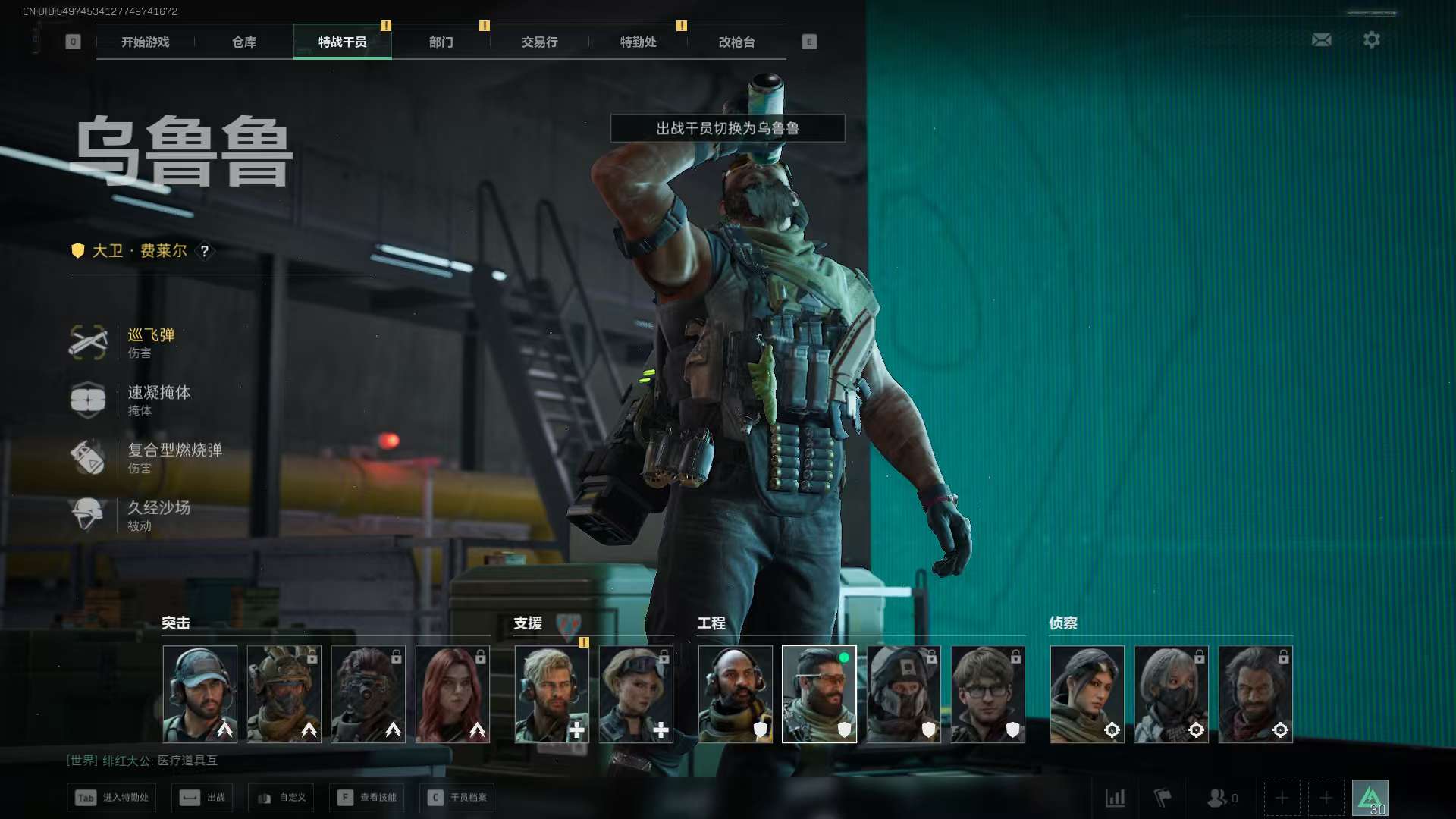Select the 速凝掩体 skill entry
Image resolution: width=1456 pixels, height=819 pixels.
158,400
